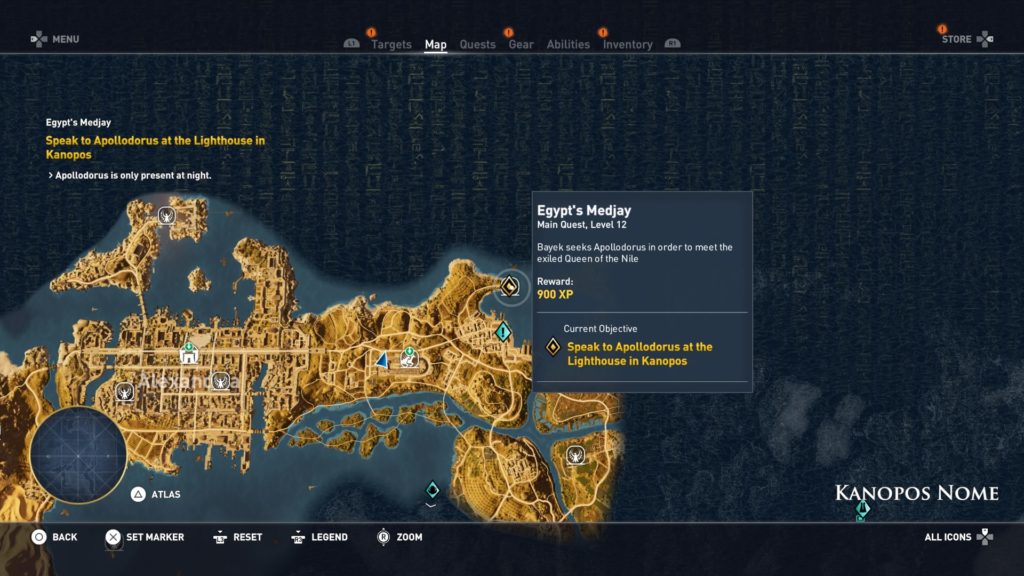Select the green fast travel point in Alexandria

[187, 355]
